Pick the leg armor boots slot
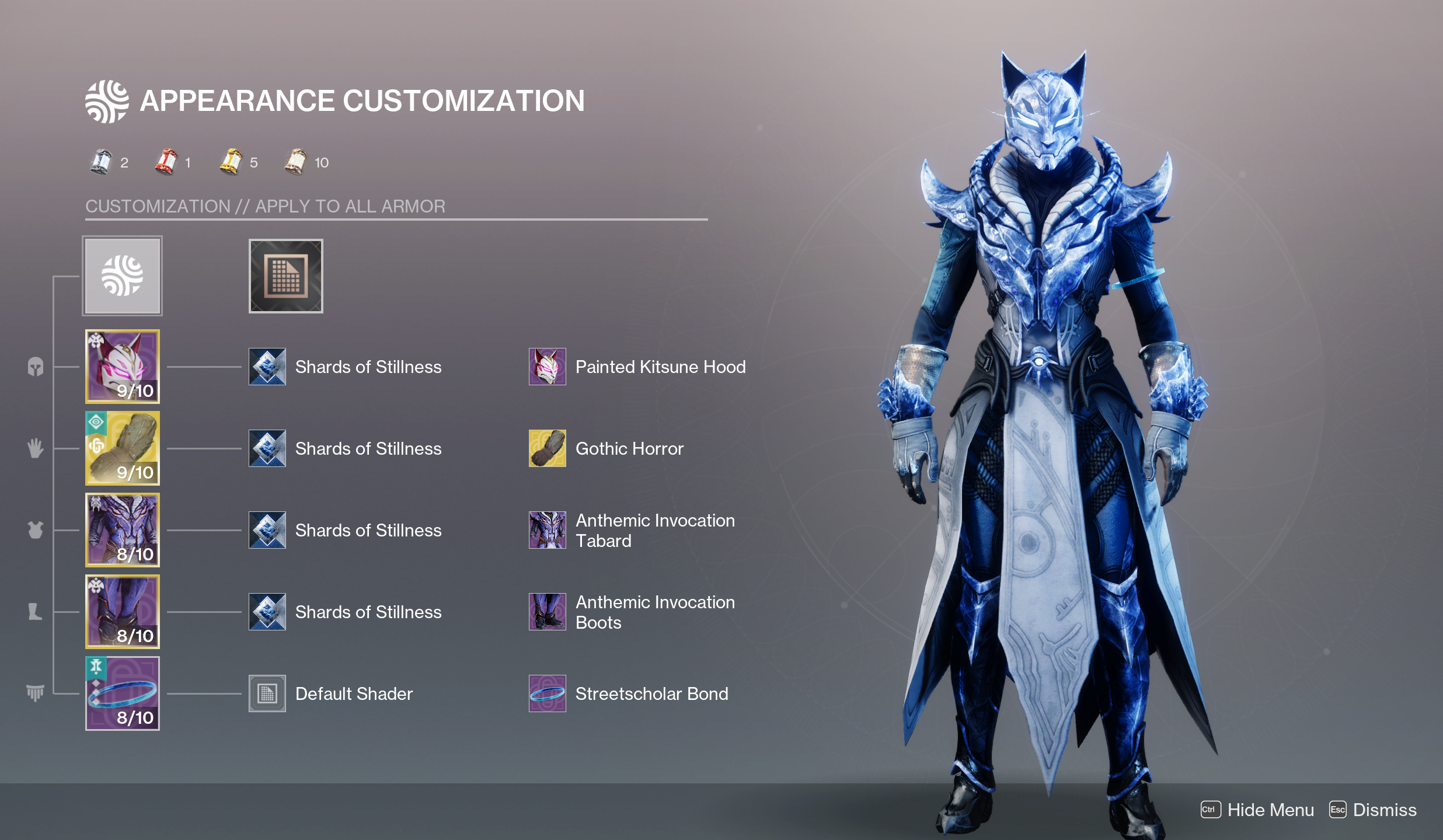 122,611
